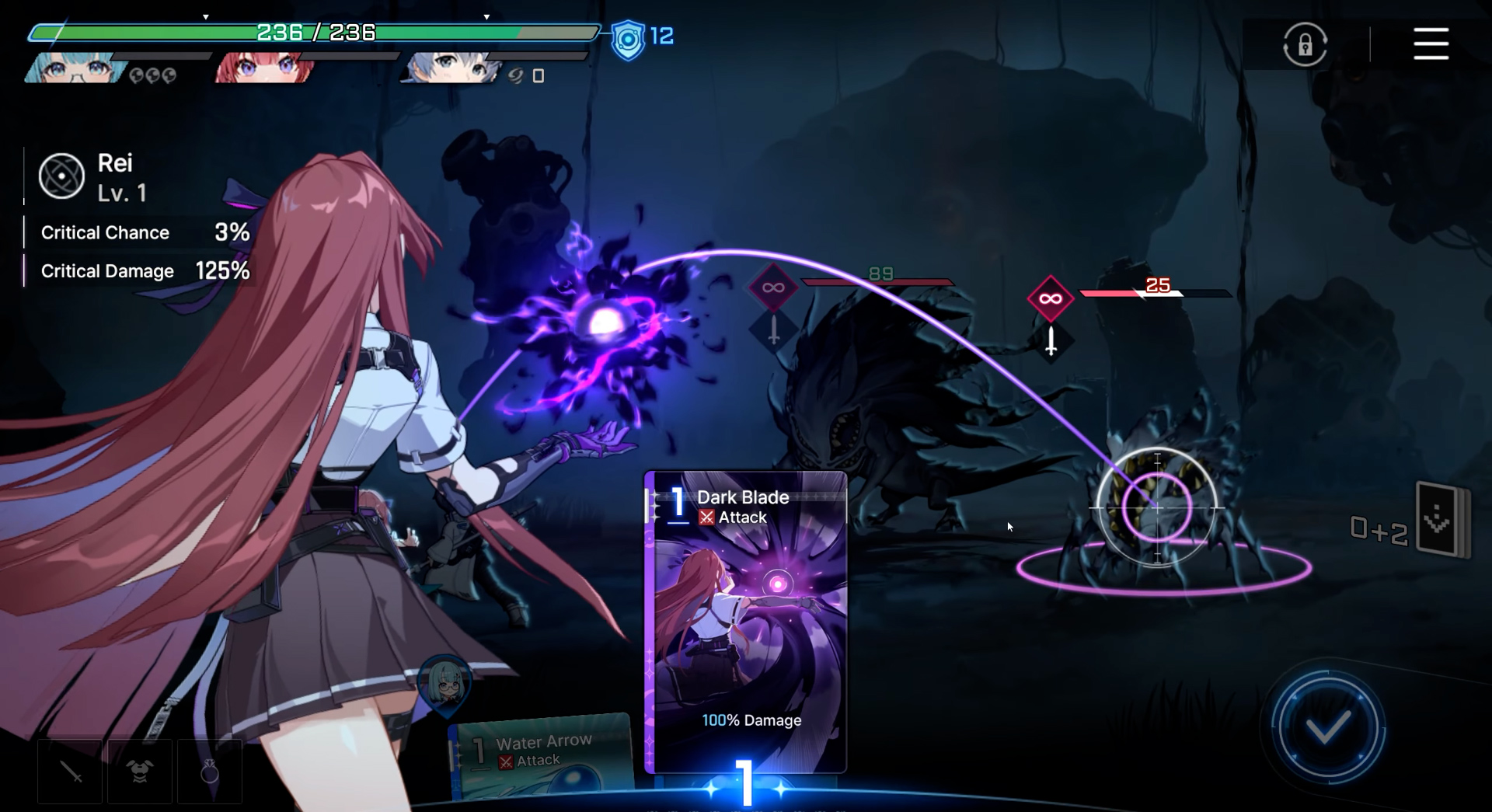Choose the Water Arrow card

[542, 755]
